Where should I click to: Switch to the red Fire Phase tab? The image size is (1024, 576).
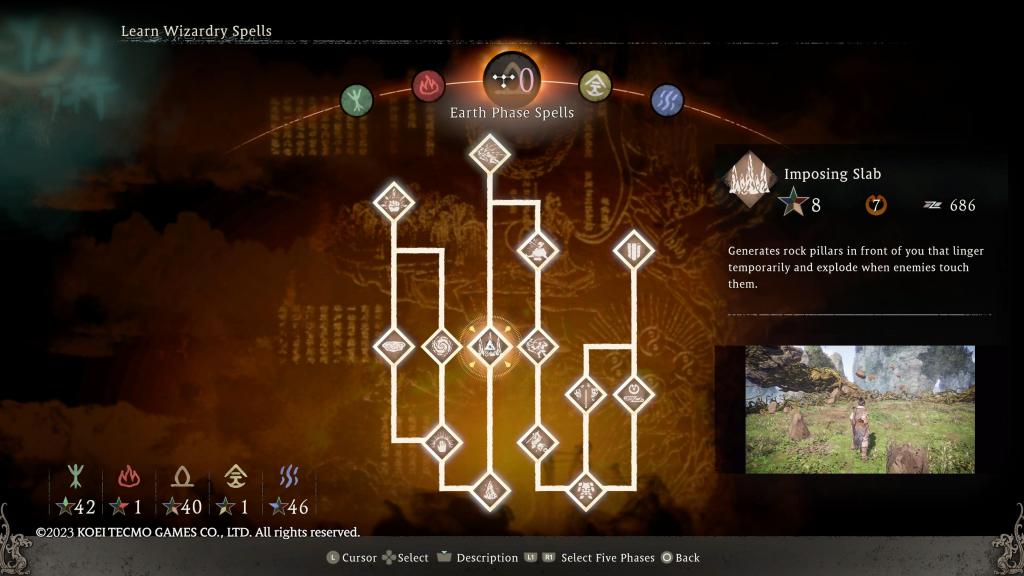428,86
